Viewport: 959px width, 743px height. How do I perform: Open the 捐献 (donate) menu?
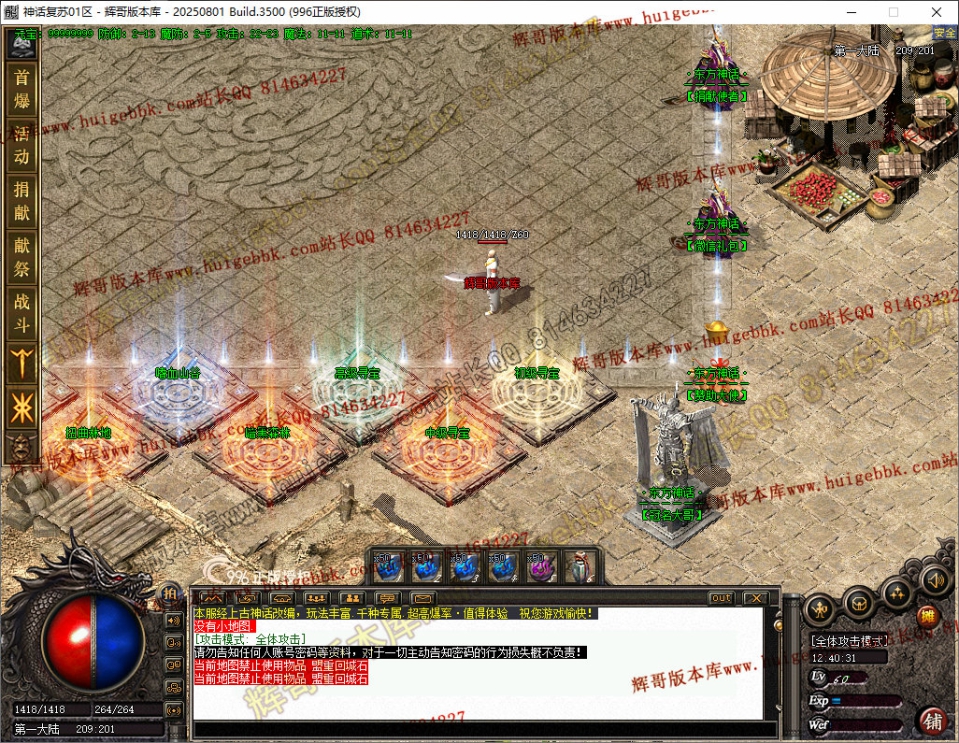tap(21, 198)
